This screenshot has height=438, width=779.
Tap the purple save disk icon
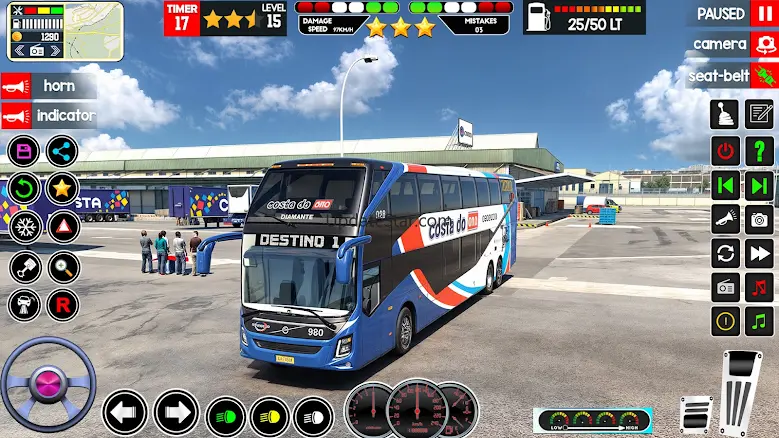pos(25,151)
